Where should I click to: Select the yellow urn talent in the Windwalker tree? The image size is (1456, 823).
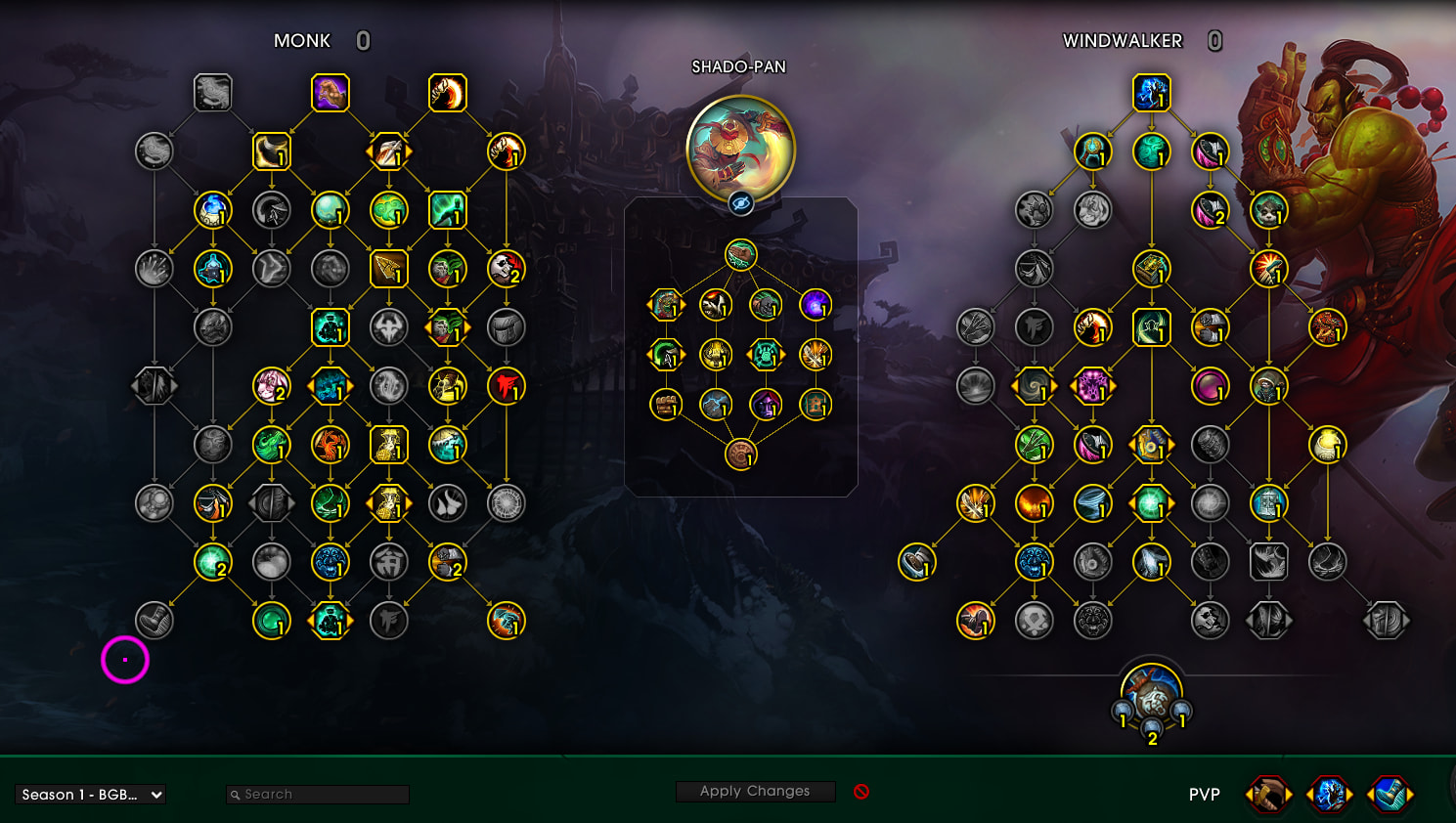pos(1328,445)
